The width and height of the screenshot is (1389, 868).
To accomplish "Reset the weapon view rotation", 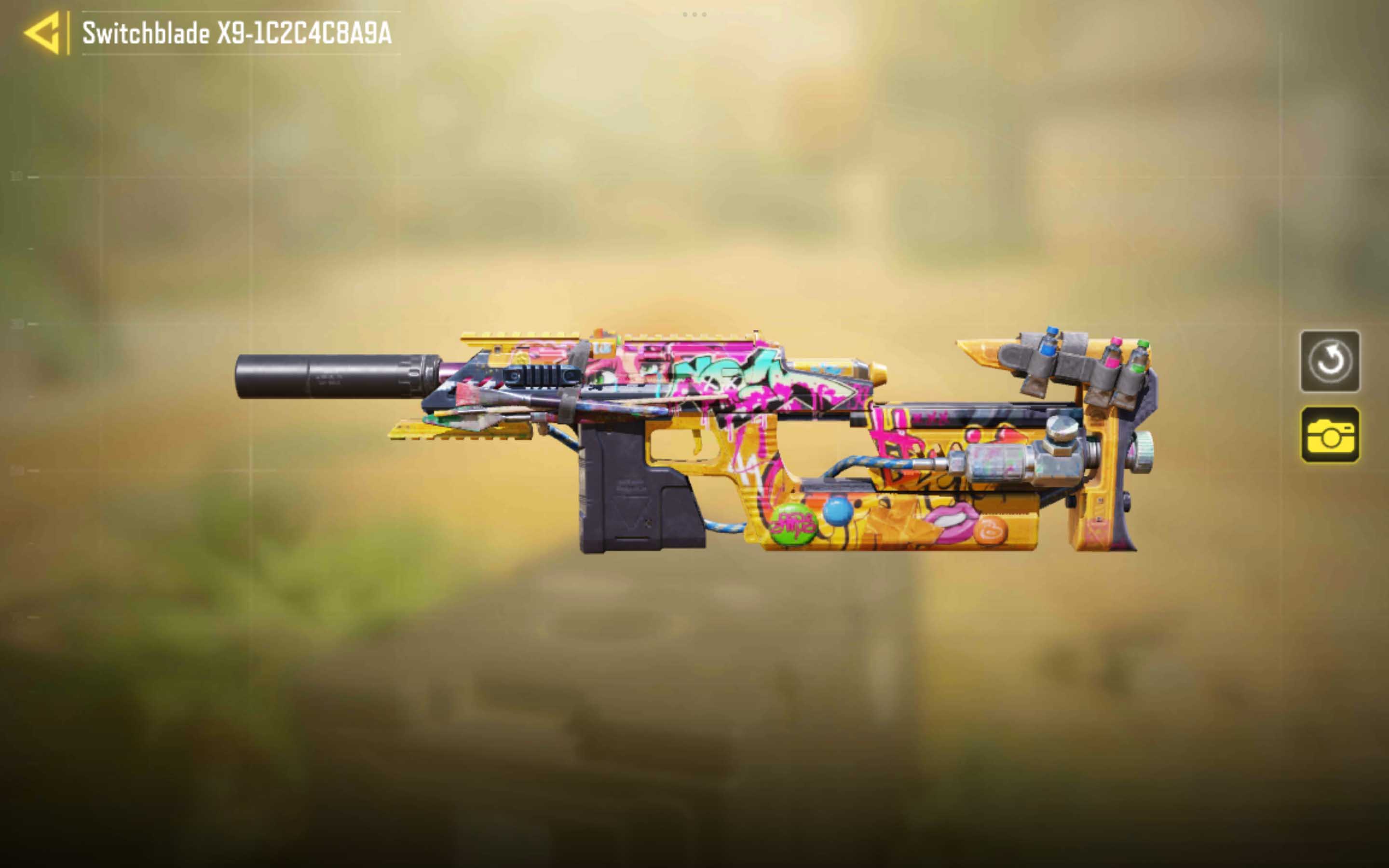I will pos(1329,361).
